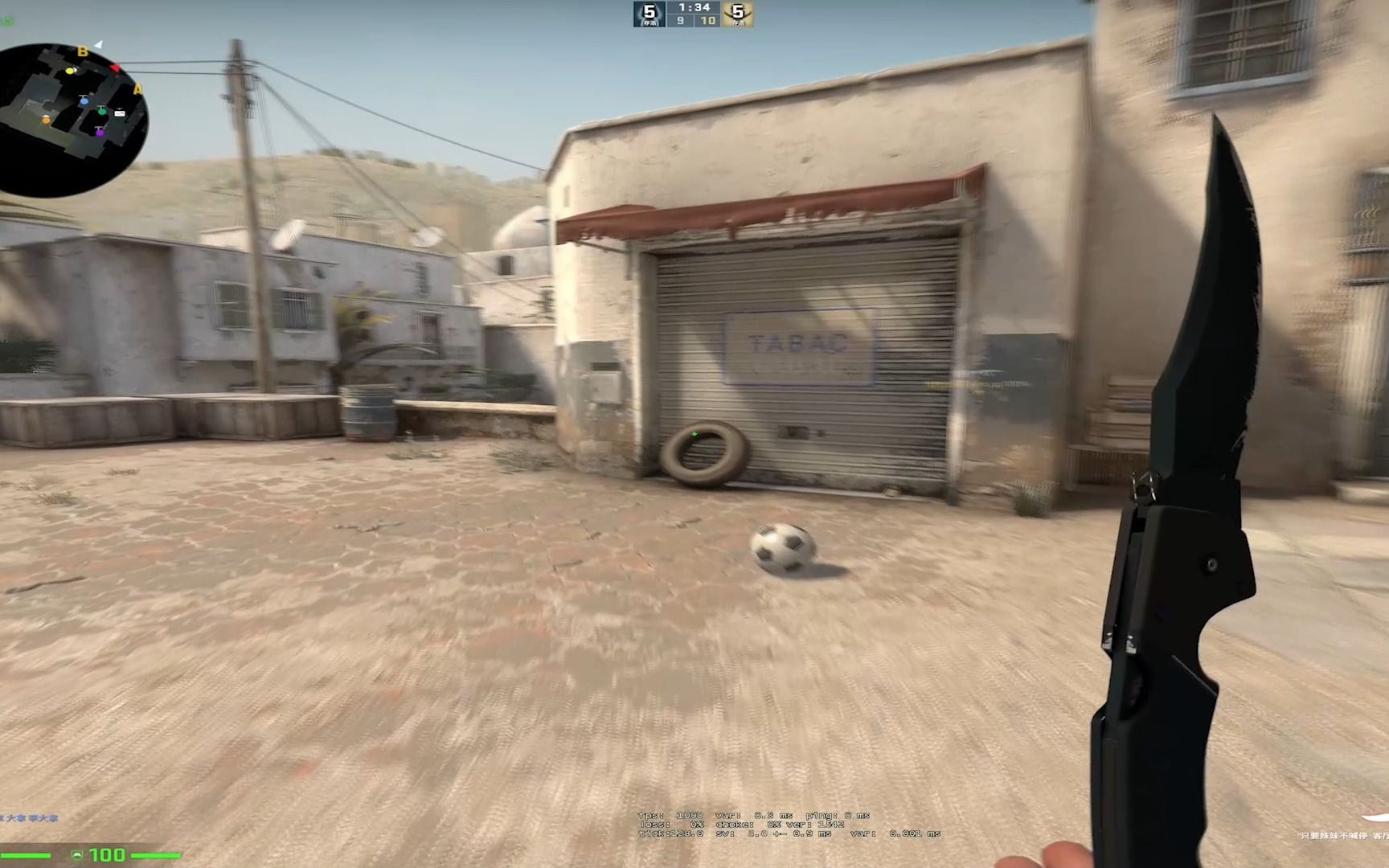The height and width of the screenshot is (868, 1389).
Task: Click the purple player dot on the radar
Action: click(100, 133)
